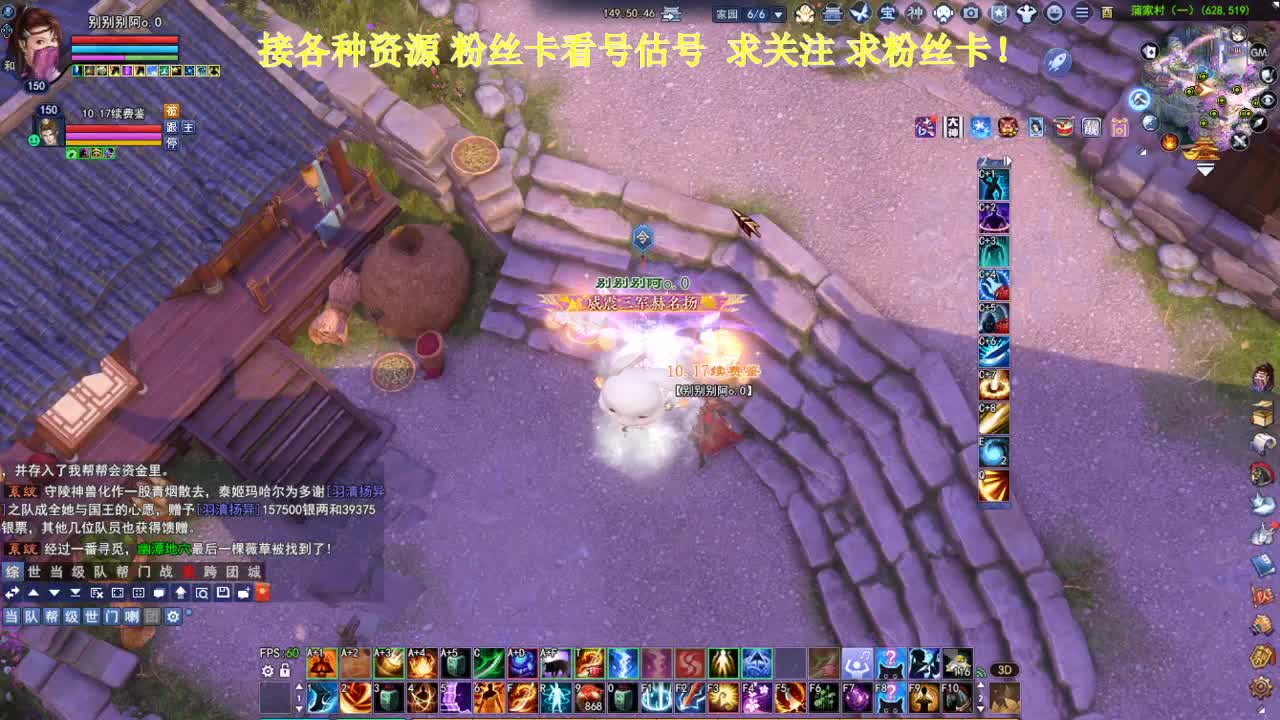Click the GM icon beside the minimap
This screenshot has height=720, width=1280.
click(1258, 53)
